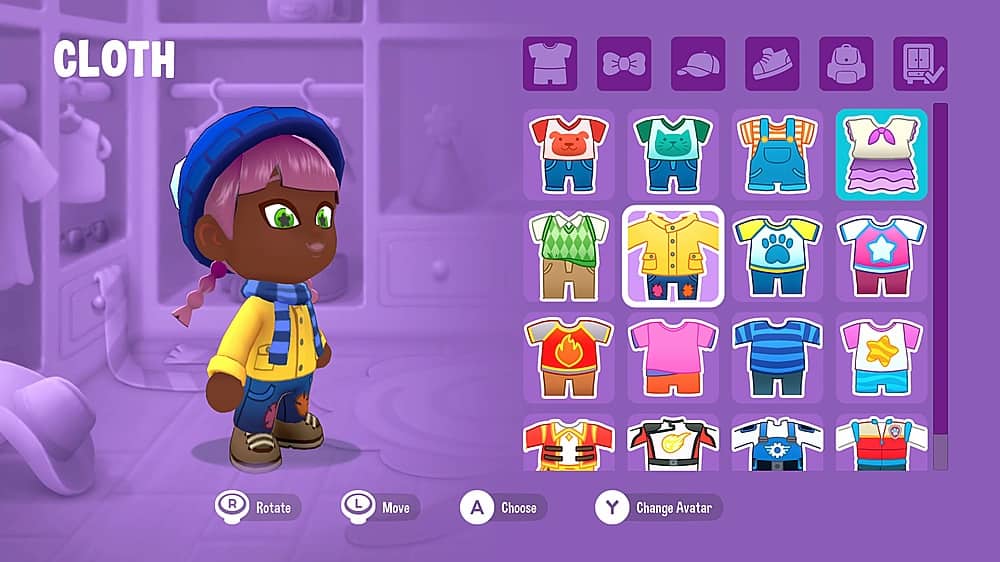The width and height of the screenshot is (1000, 562).
Task: Pick the blue striped shirt outfit
Action: point(777,358)
